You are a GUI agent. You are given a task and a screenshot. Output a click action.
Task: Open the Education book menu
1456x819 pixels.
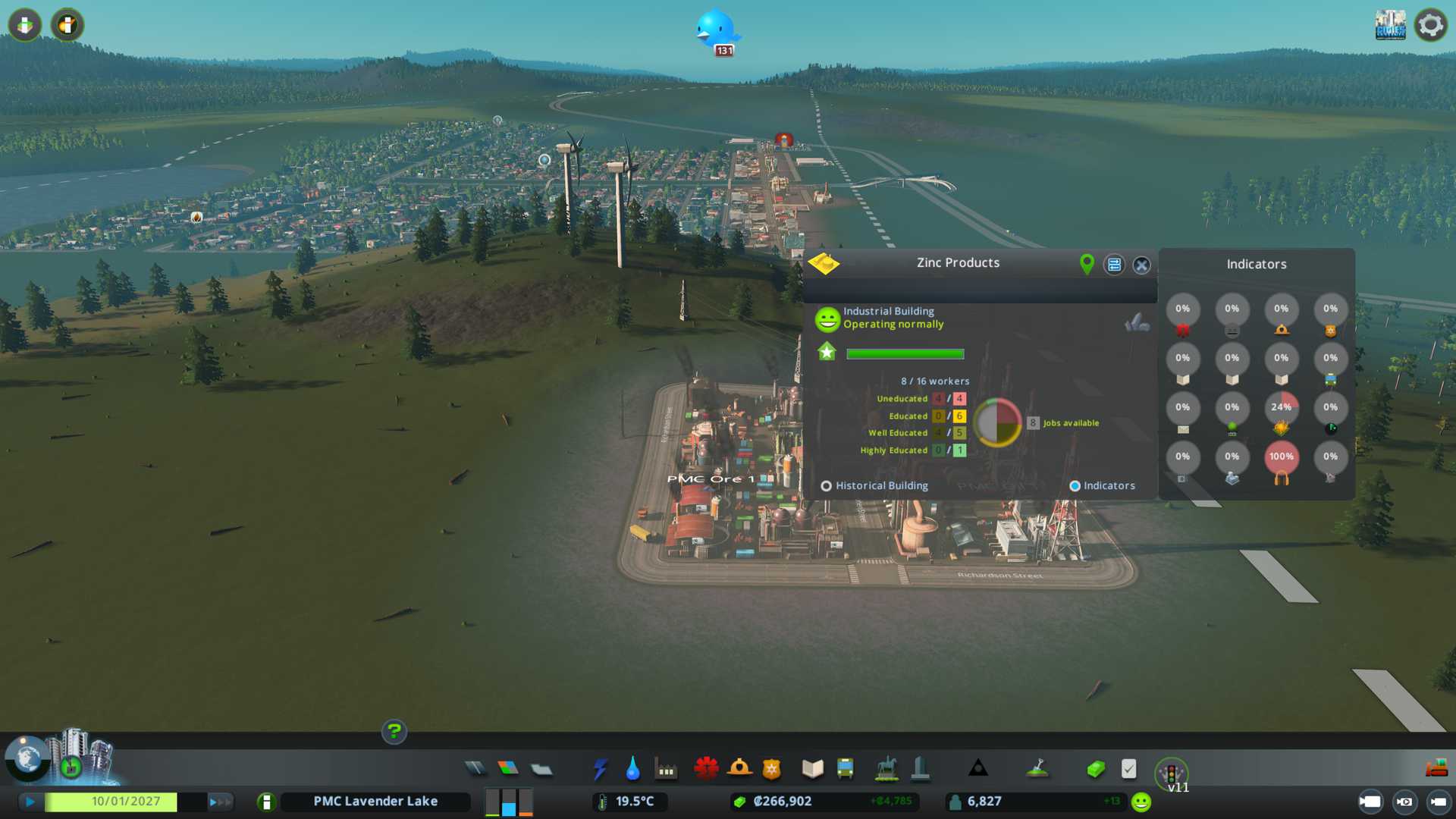[812, 769]
